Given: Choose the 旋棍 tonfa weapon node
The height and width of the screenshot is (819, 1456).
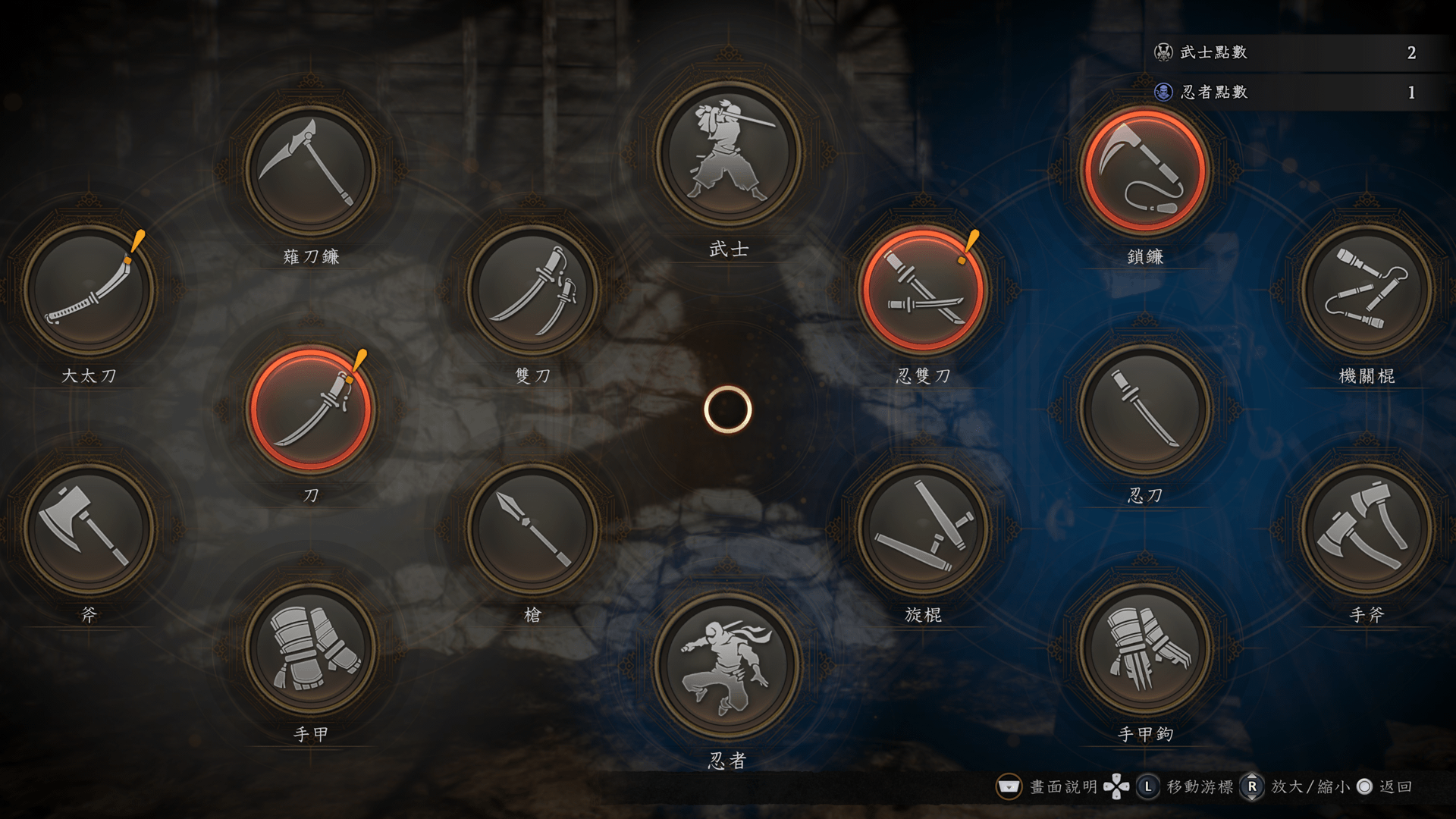Looking at the screenshot, I should (923, 528).
